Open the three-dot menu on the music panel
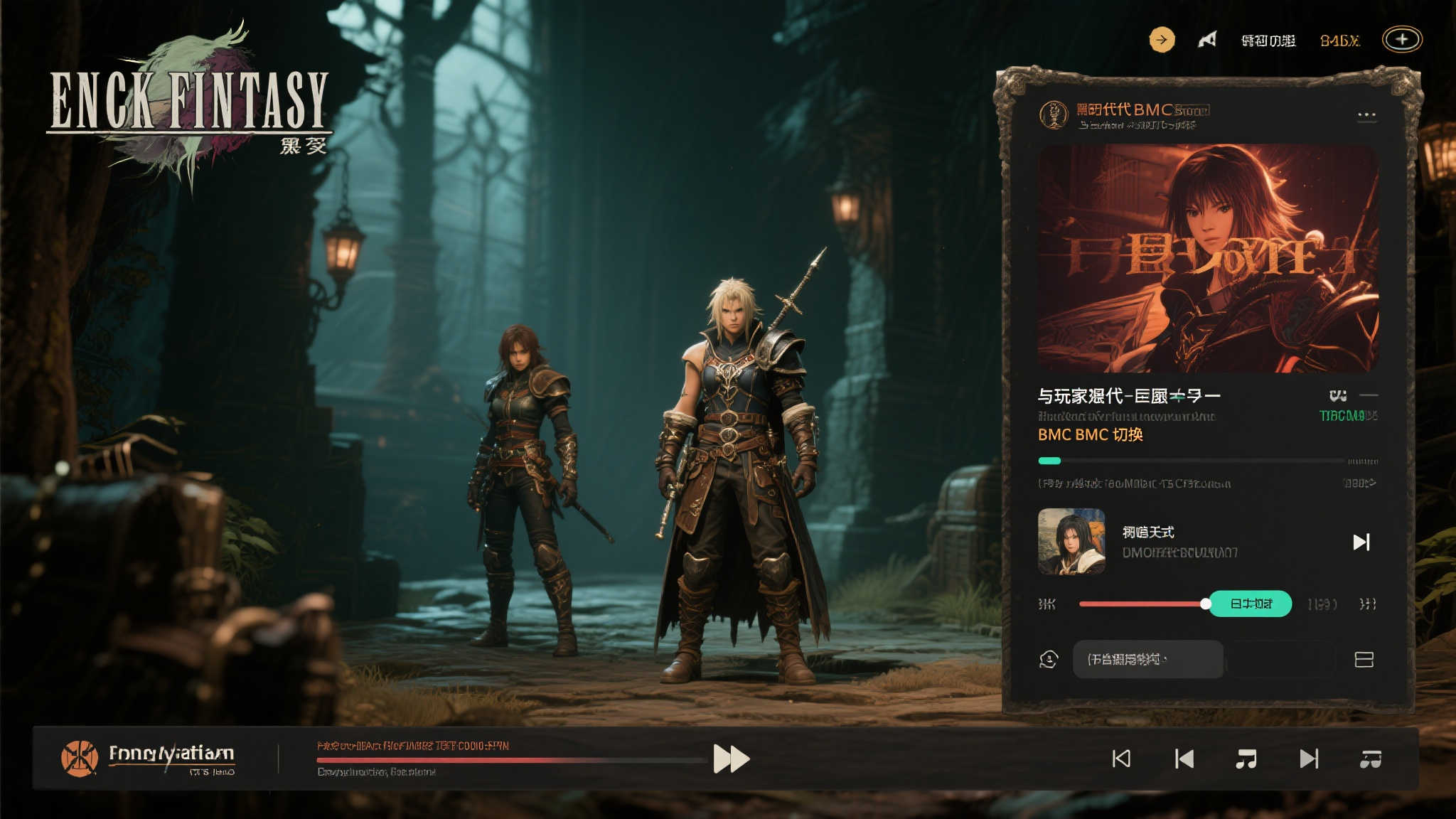 pos(1366,115)
